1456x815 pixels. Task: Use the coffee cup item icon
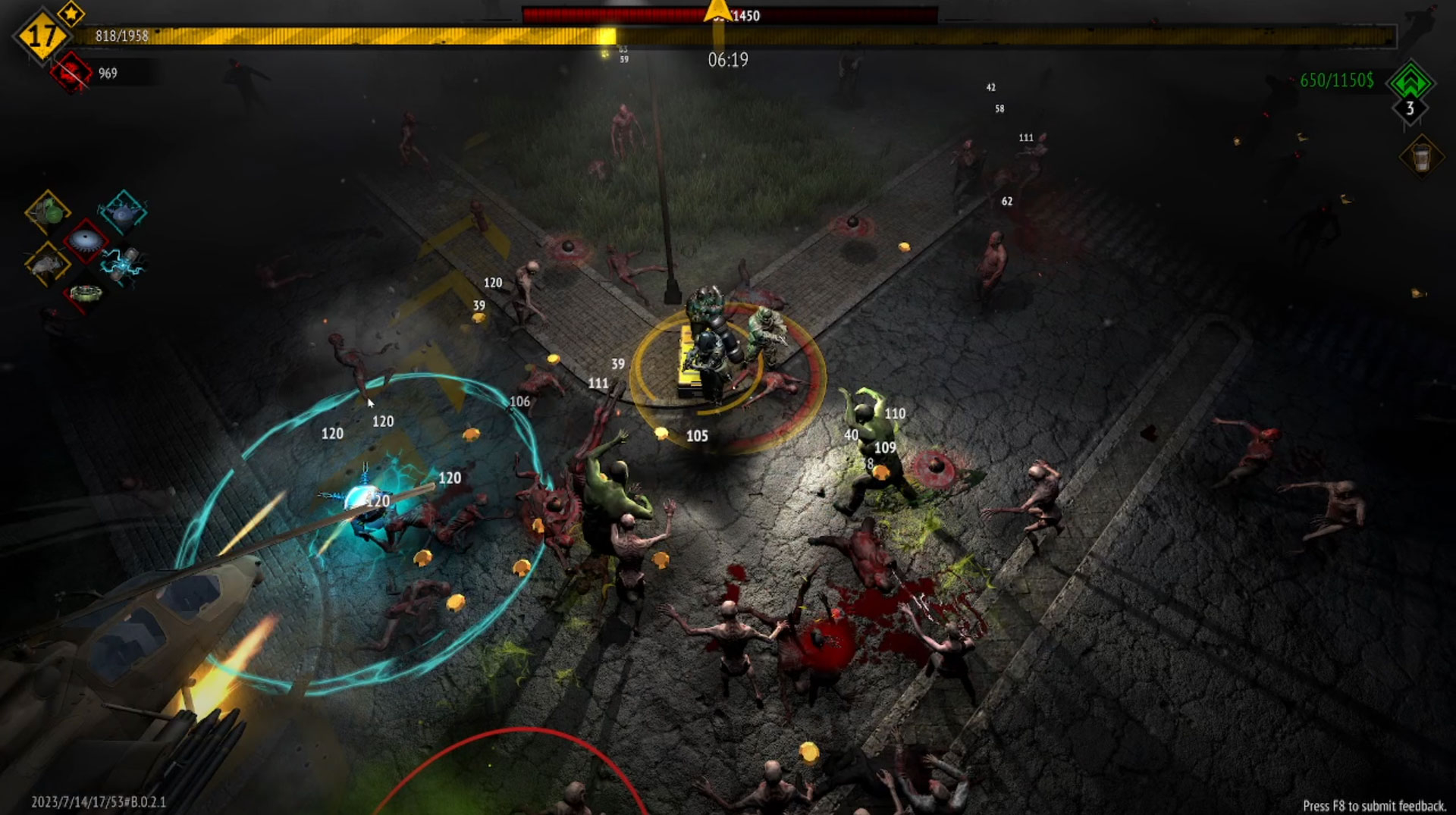[x=1421, y=158]
